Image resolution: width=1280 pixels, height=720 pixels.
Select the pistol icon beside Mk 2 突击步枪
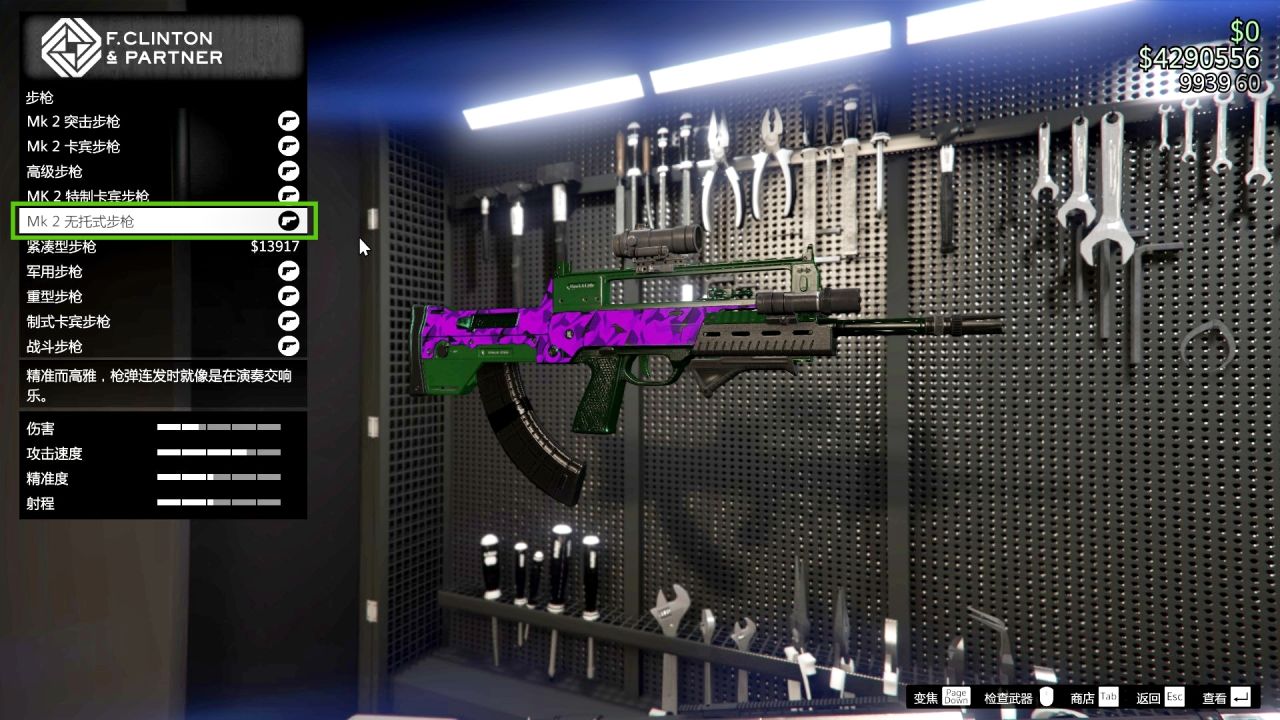(x=289, y=121)
